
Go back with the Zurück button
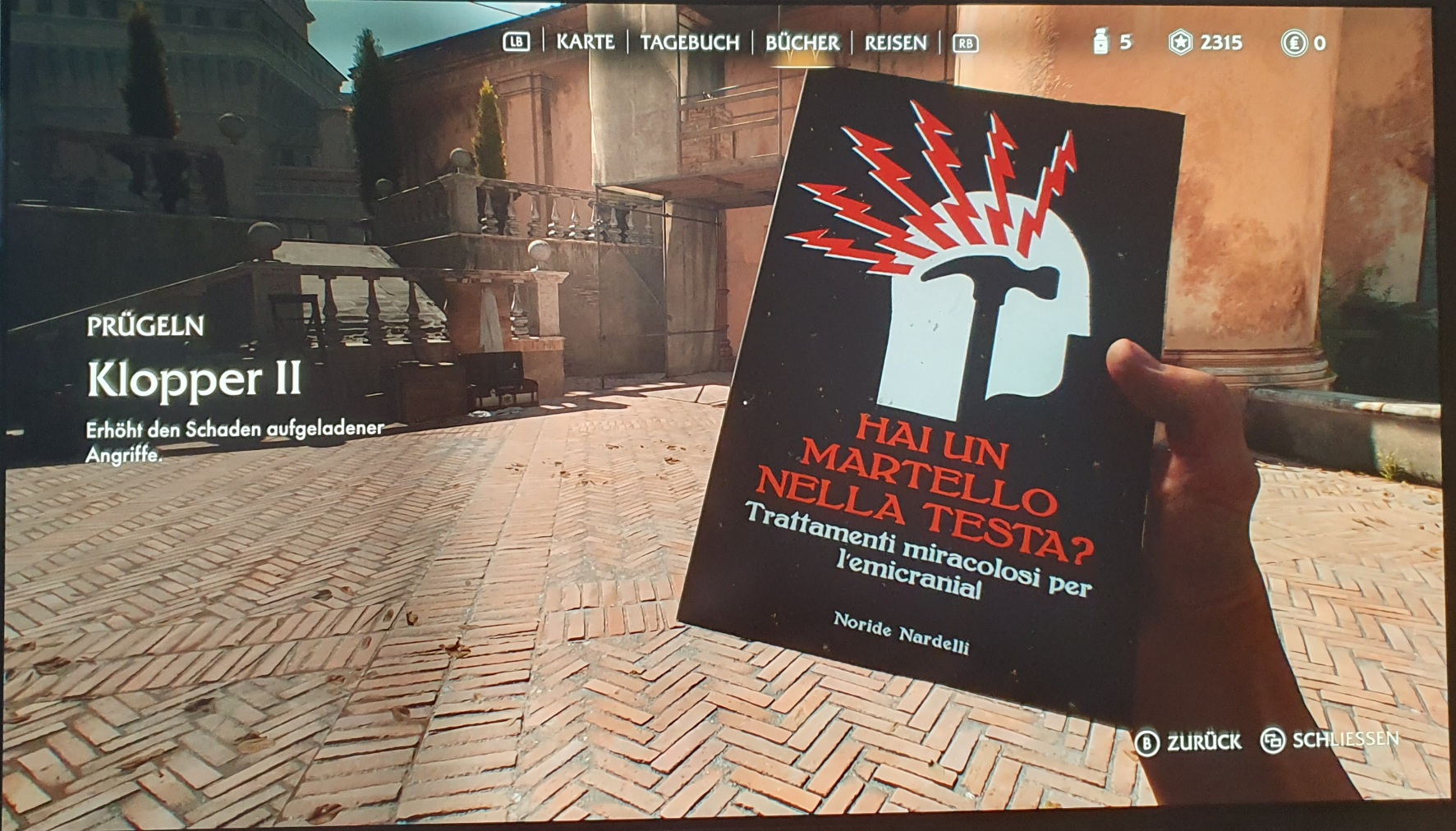(x=1189, y=742)
